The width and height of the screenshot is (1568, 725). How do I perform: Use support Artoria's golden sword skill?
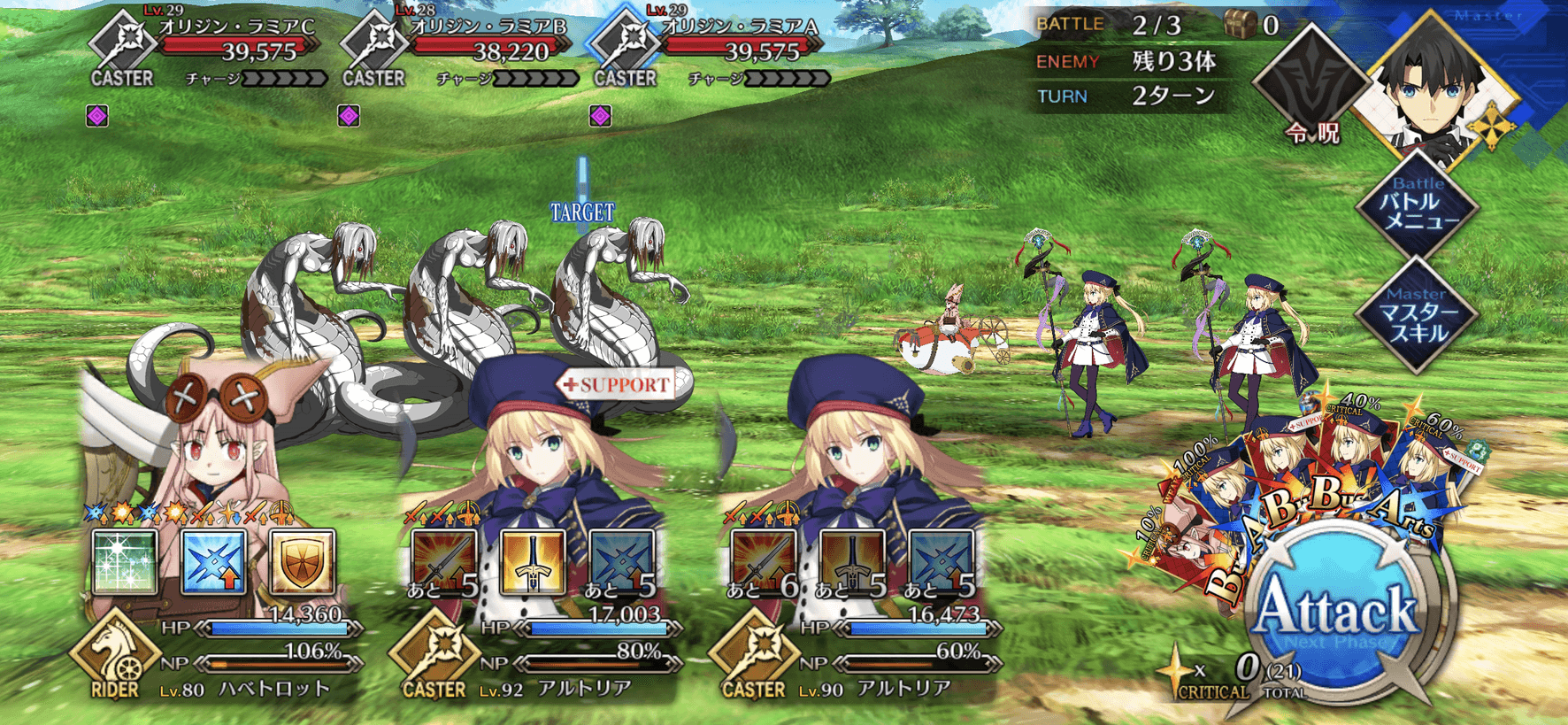(532, 562)
